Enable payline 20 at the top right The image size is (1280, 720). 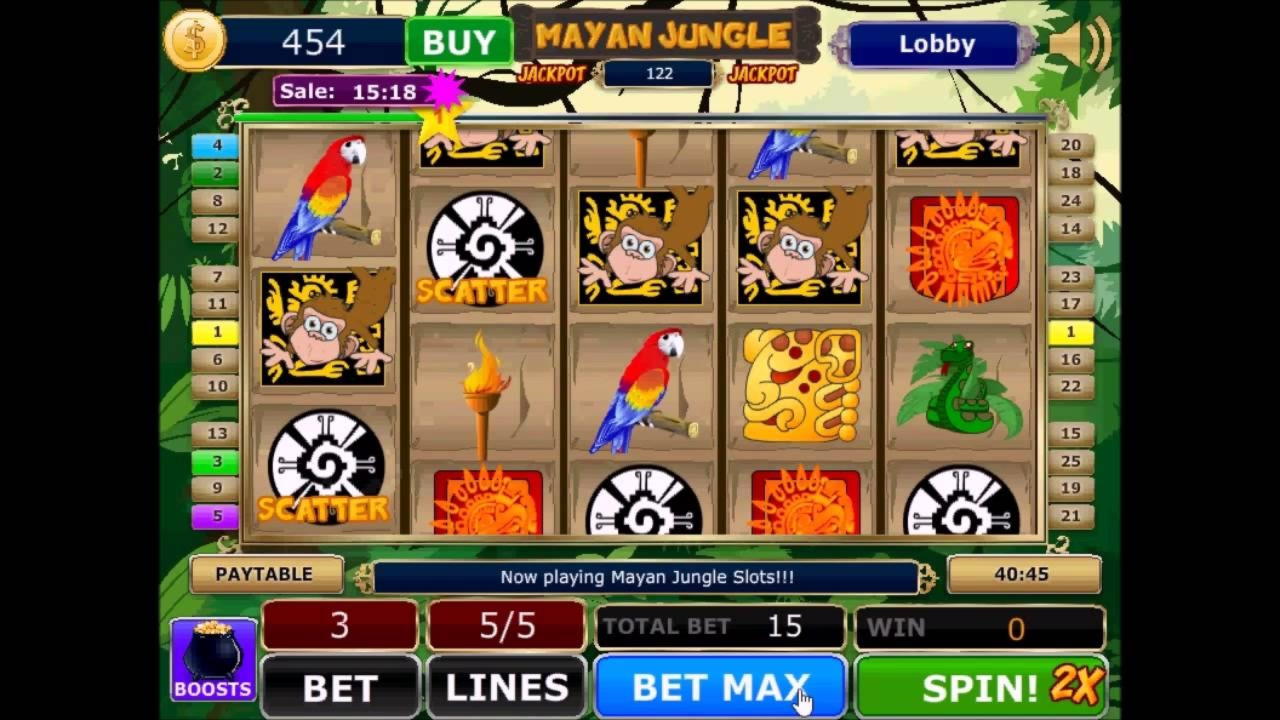click(1071, 144)
